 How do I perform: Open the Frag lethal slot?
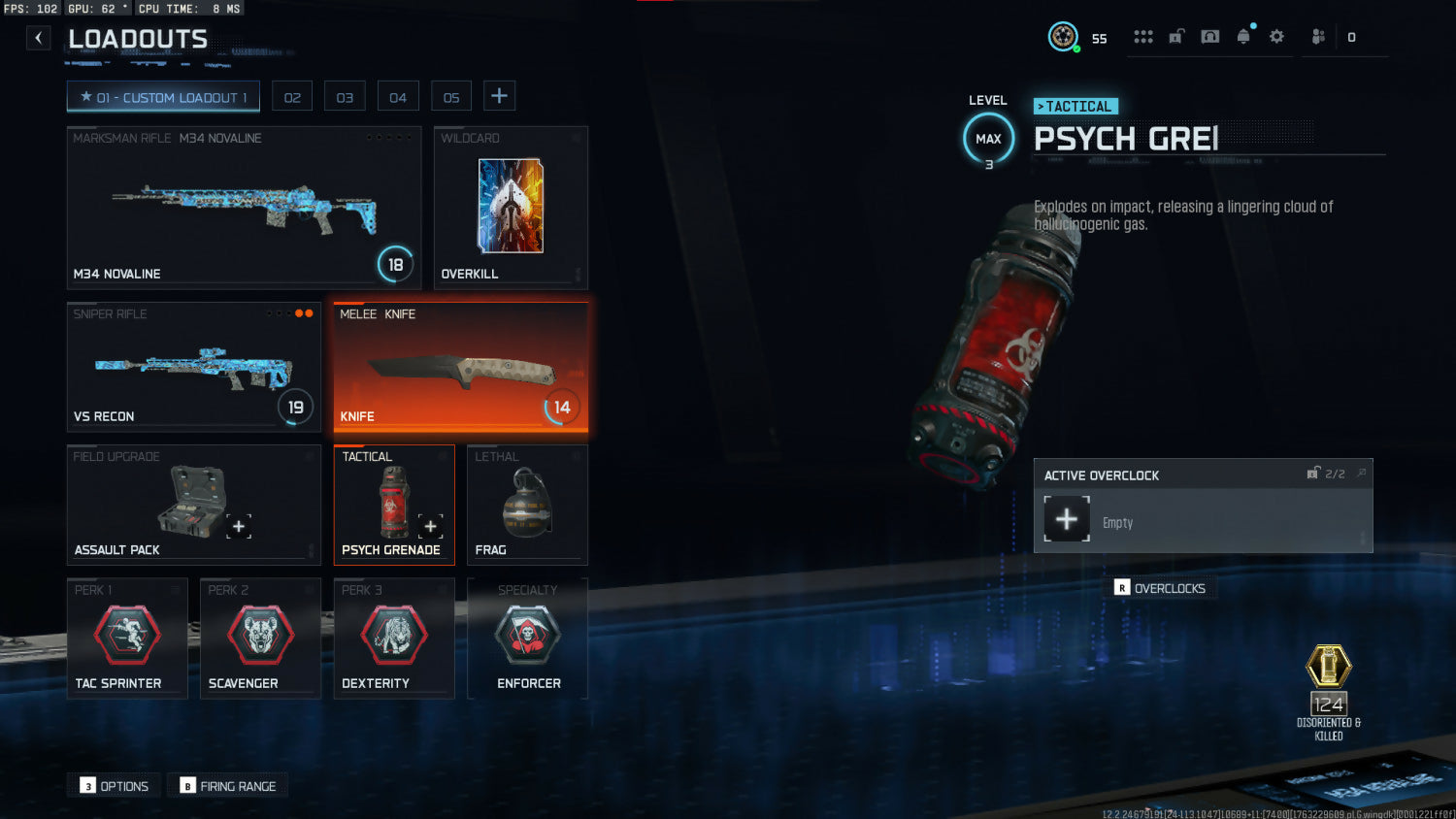click(527, 504)
